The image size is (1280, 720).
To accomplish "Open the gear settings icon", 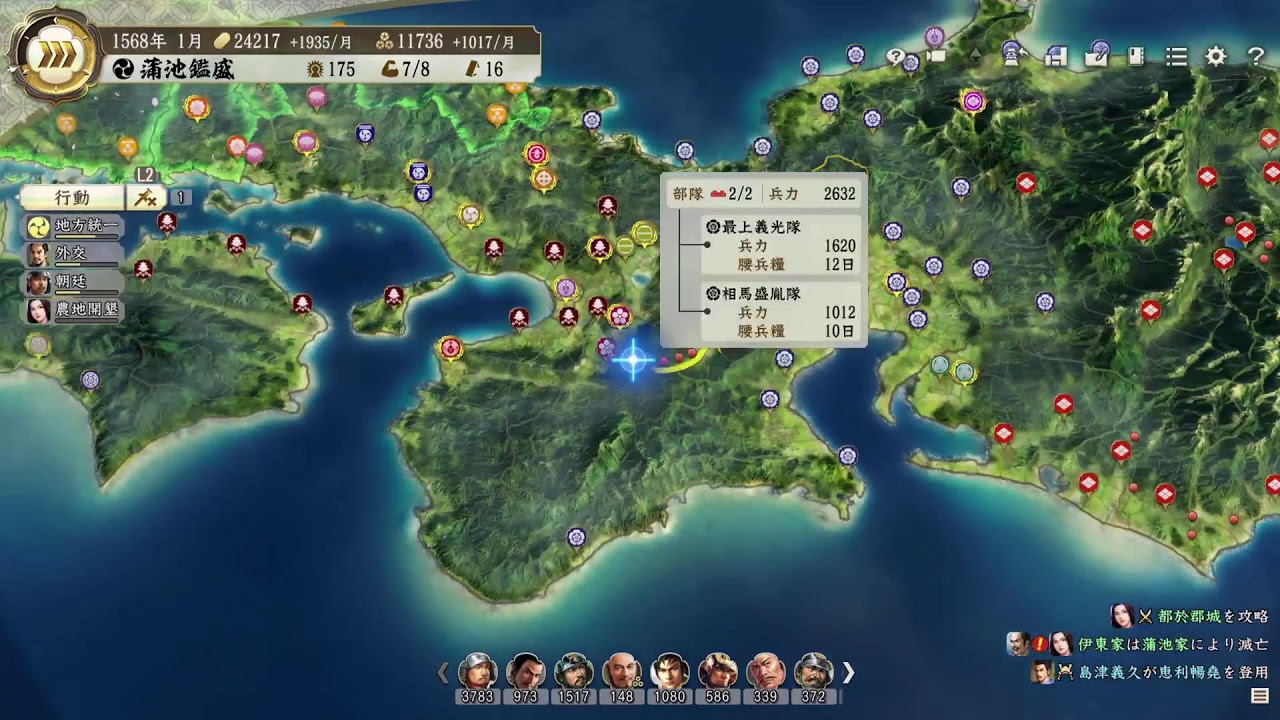I will (x=1215, y=57).
